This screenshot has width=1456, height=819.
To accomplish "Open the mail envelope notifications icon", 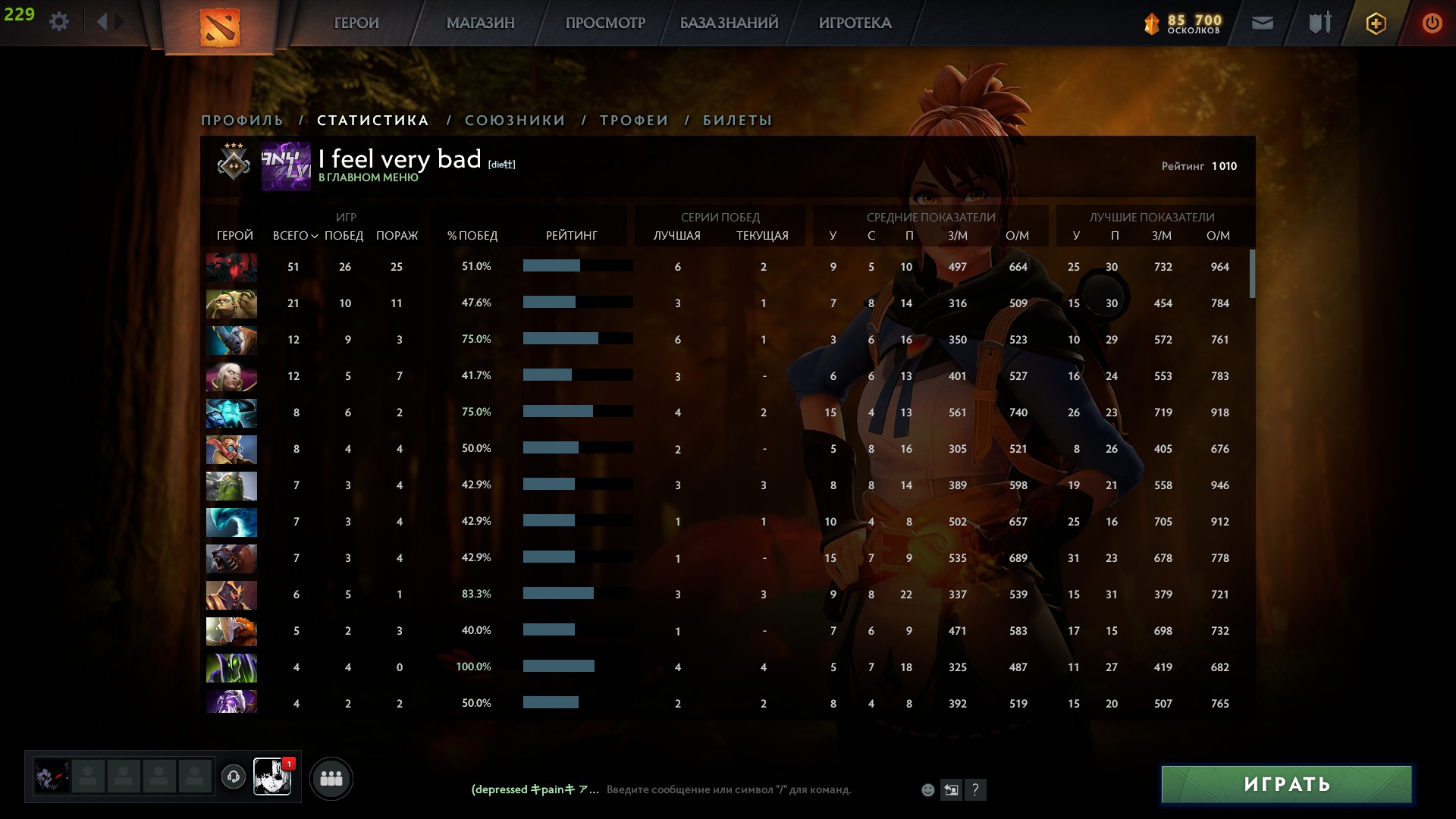I will coord(1262,23).
